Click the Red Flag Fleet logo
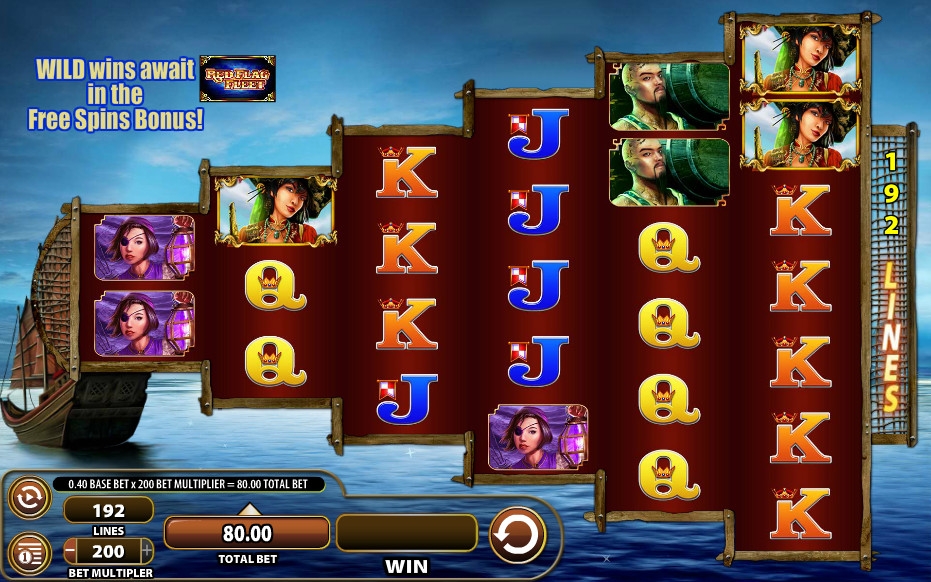 point(238,78)
